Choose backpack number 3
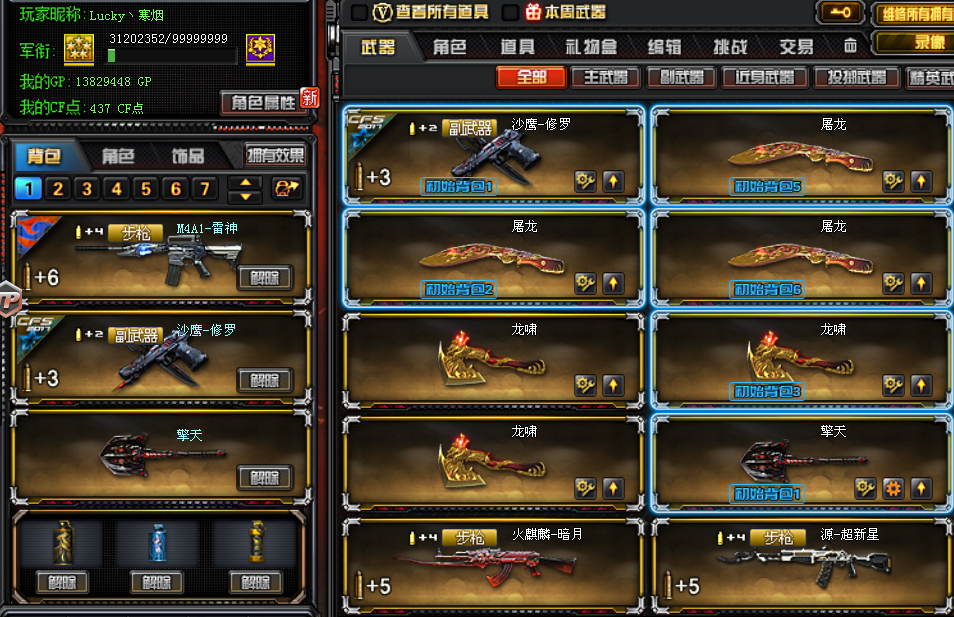Screen dimensions: 954x617 [87, 189]
